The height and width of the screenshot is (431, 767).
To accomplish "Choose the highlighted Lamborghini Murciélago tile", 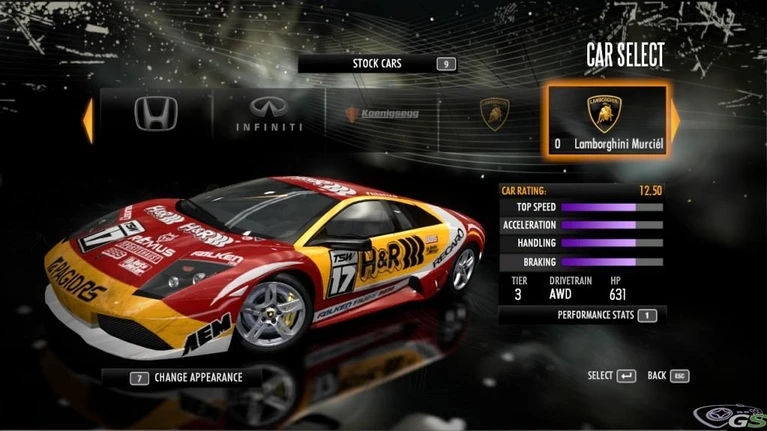I will tap(606, 120).
